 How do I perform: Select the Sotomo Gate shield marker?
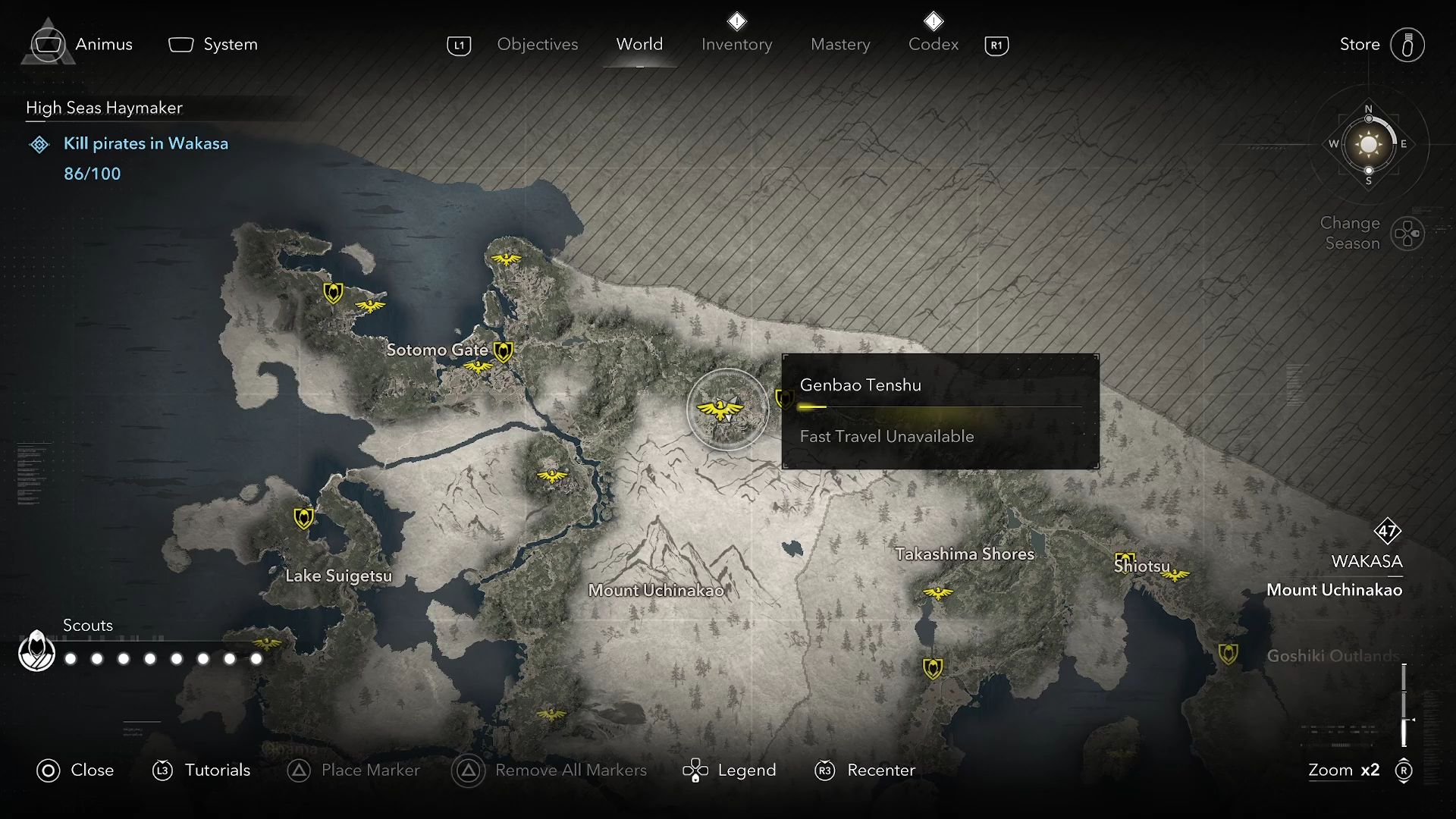tap(503, 351)
